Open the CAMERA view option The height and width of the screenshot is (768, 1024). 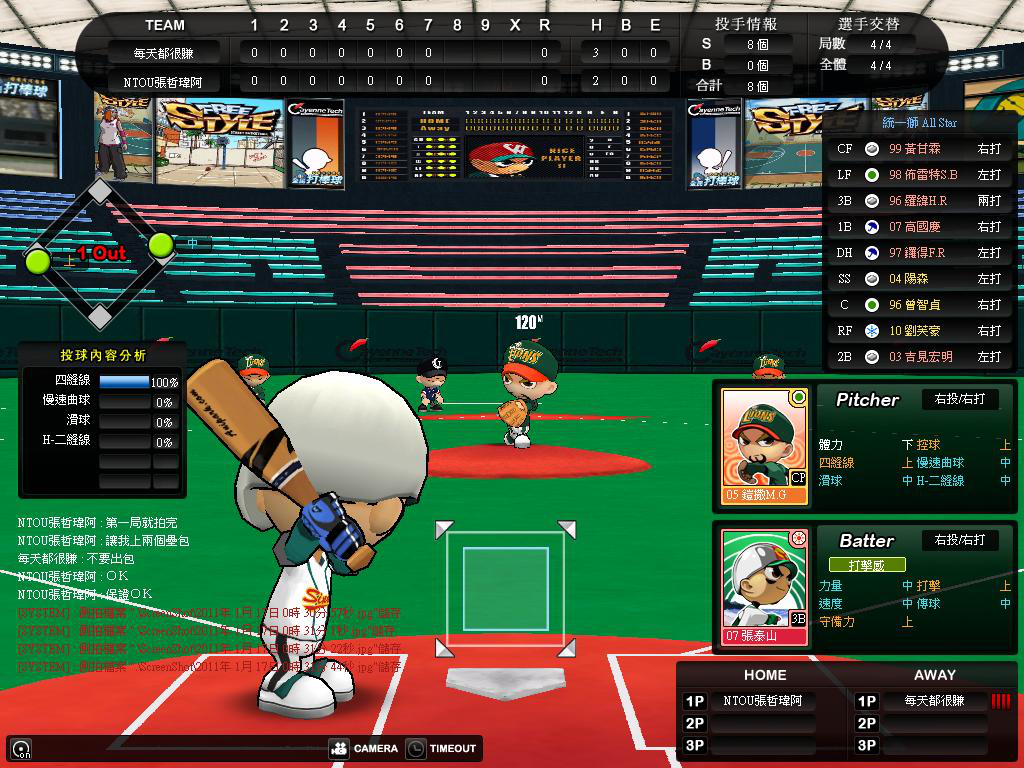tap(364, 748)
